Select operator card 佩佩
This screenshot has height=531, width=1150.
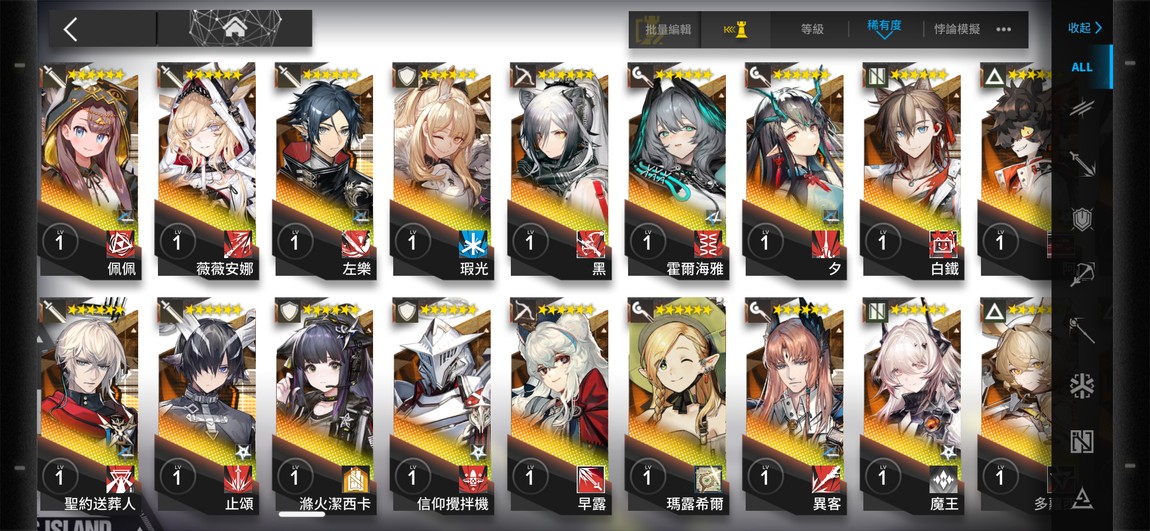pyautogui.click(x=91, y=170)
